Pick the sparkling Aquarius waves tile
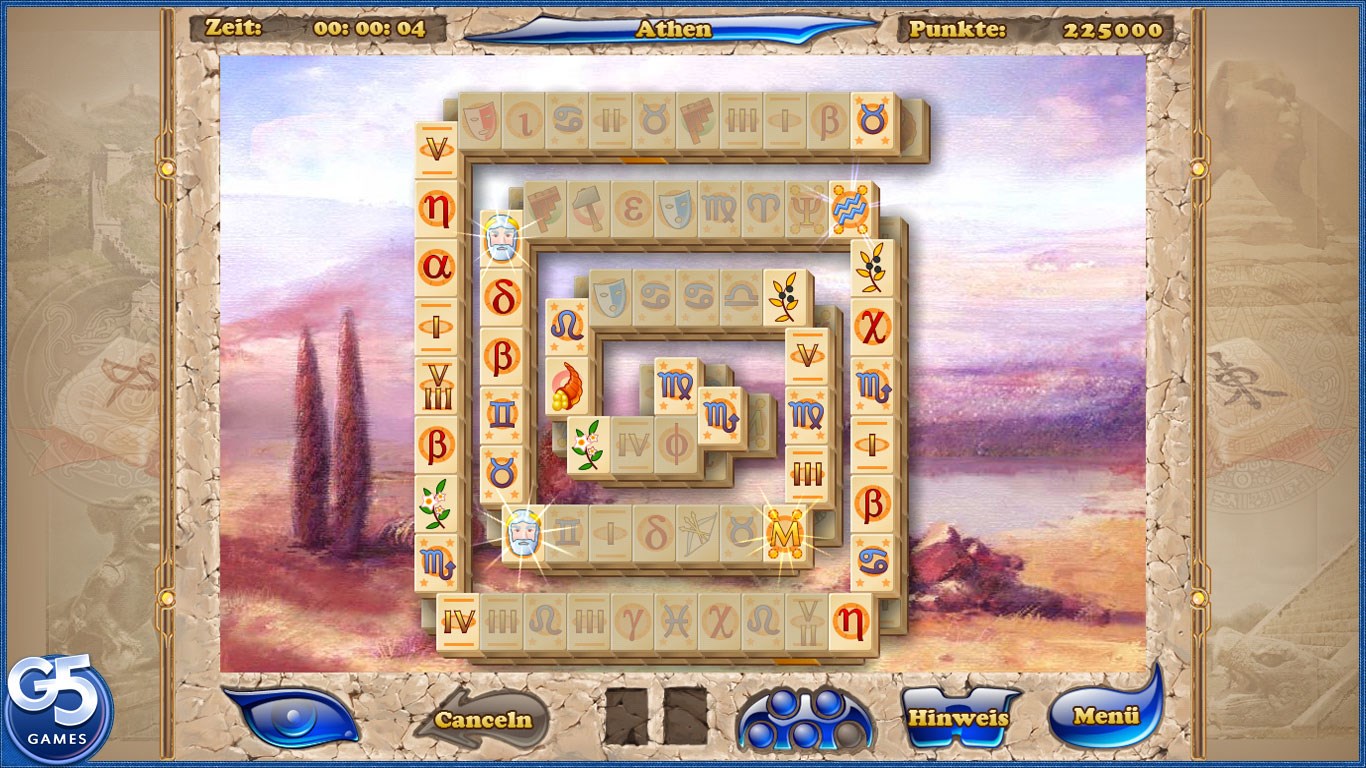Image resolution: width=1366 pixels, height=768 pixels. (850, 210)
